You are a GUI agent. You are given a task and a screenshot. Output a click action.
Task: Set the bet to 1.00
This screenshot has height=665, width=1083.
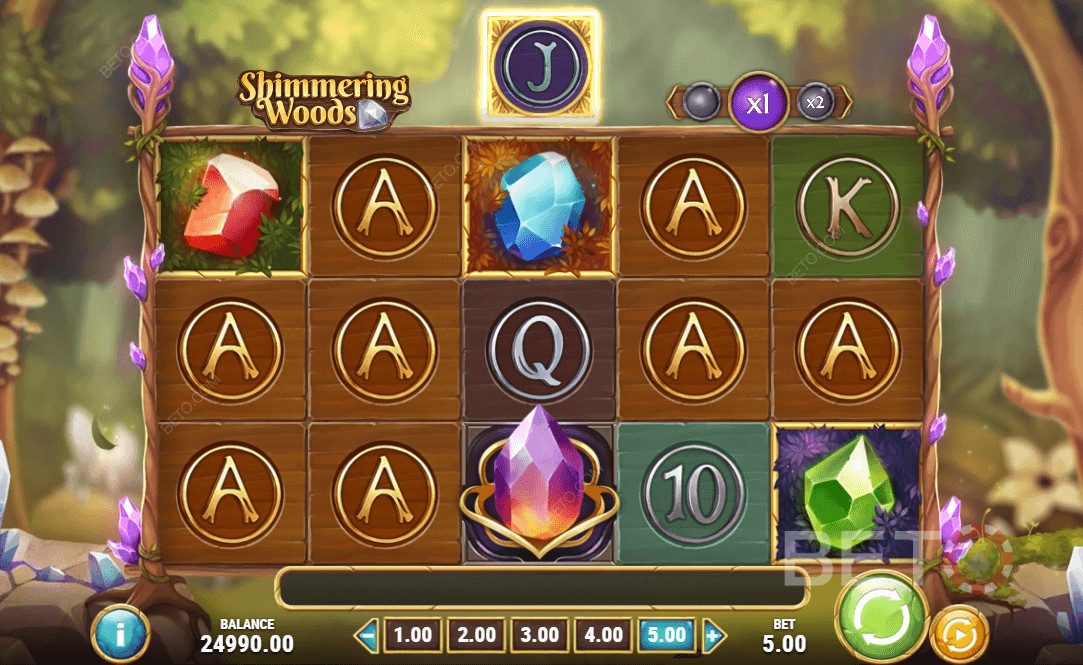point(413,635)
